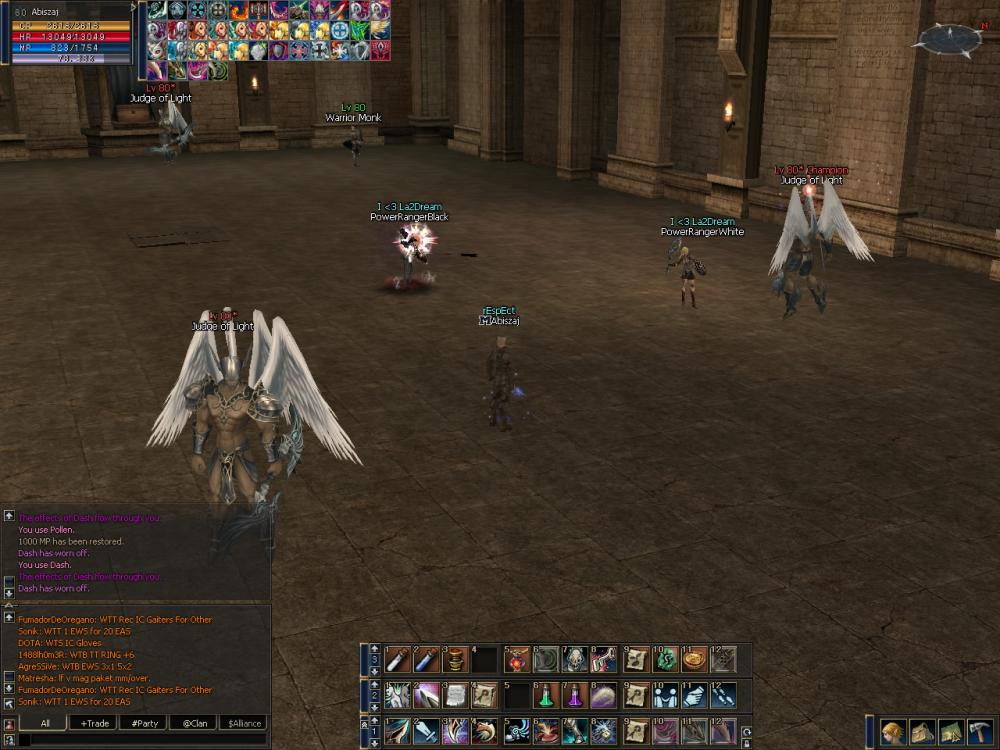Use the purple potion hotbar slot
Image resolution: width=1000 pixels, height=750 pixels.
click(x=575, y=695)
